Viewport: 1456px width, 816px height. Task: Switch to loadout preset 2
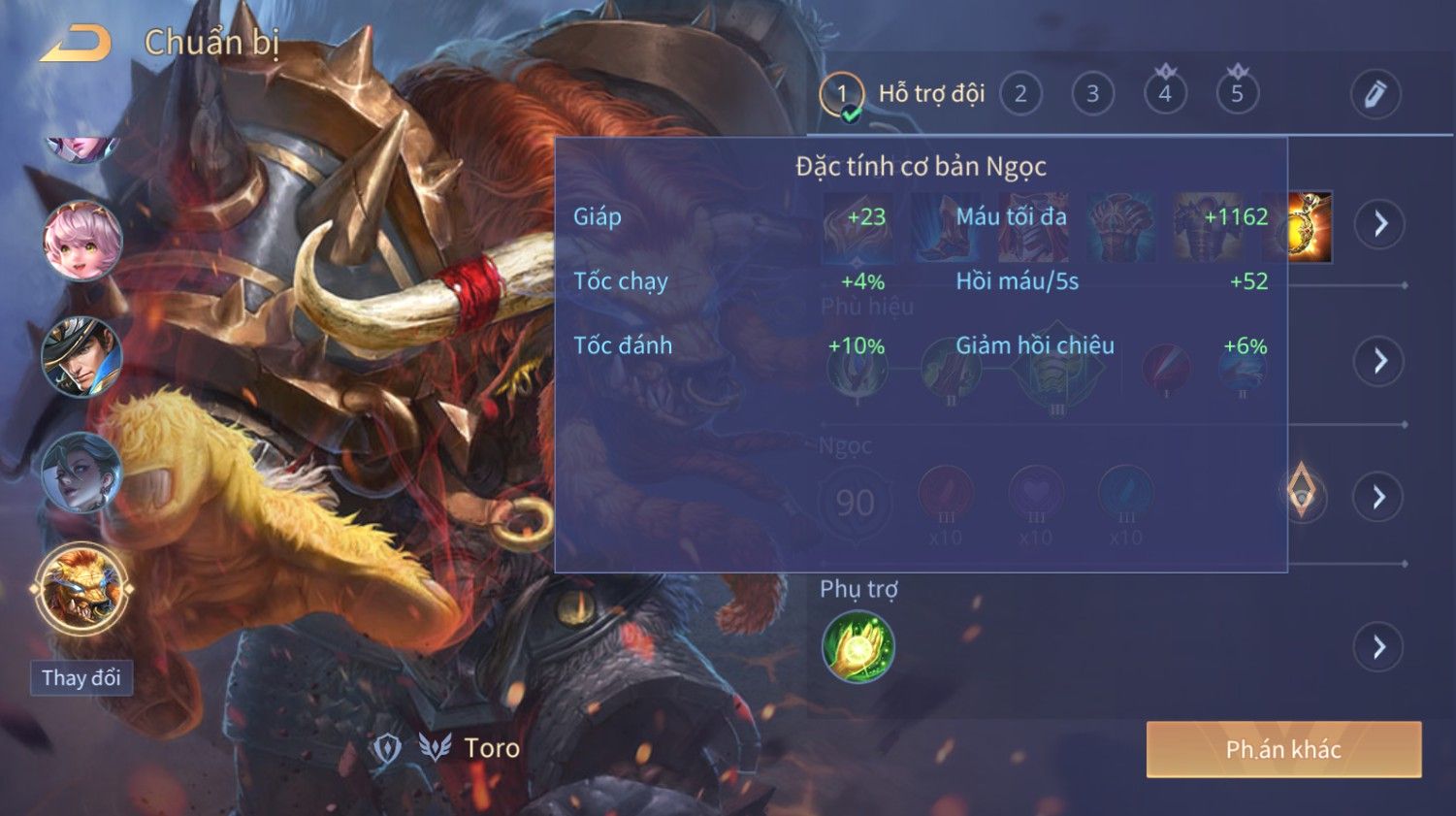click(x=1020, y=94)
